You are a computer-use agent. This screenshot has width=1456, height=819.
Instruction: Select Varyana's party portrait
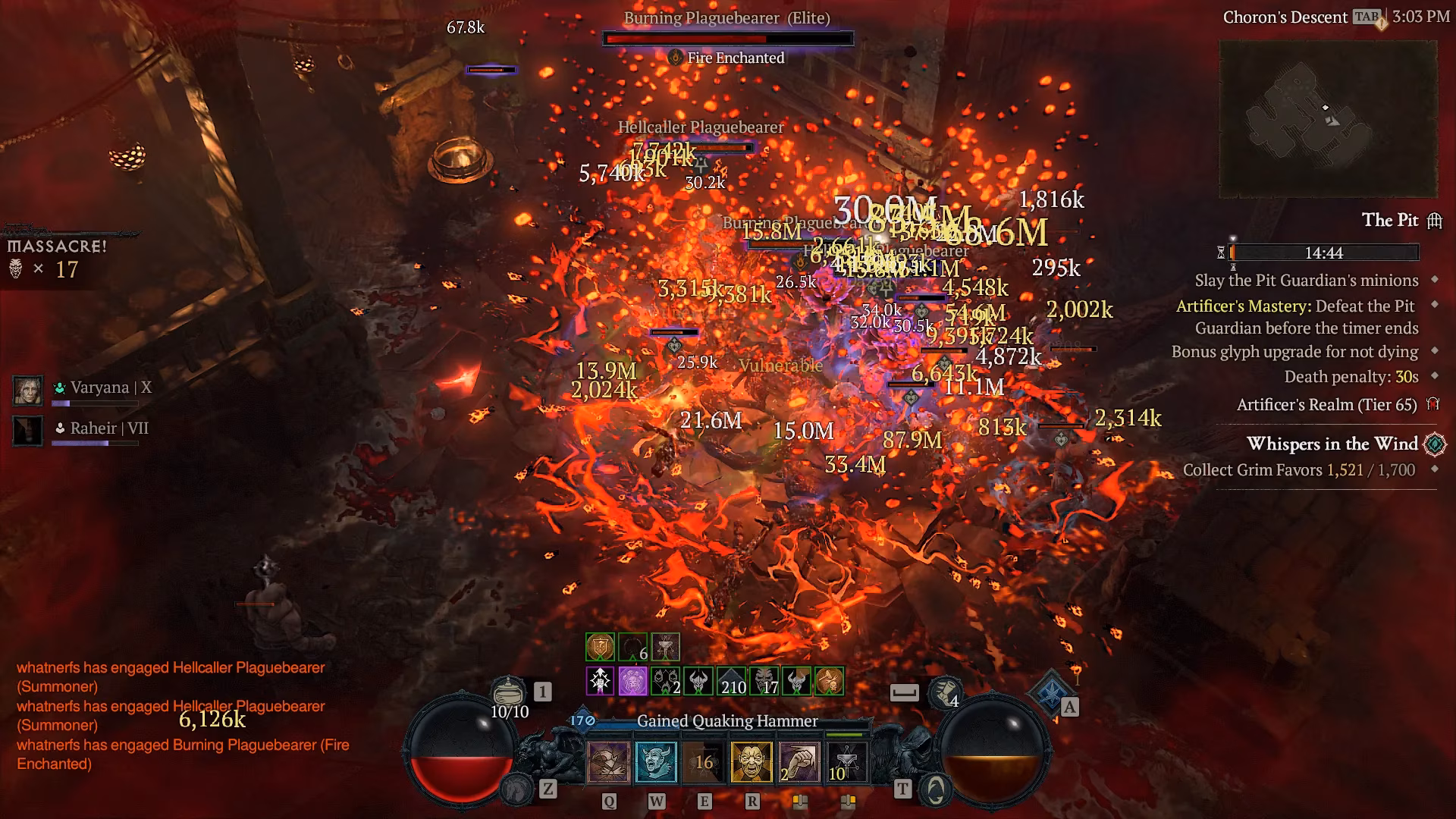coord(29,391)
